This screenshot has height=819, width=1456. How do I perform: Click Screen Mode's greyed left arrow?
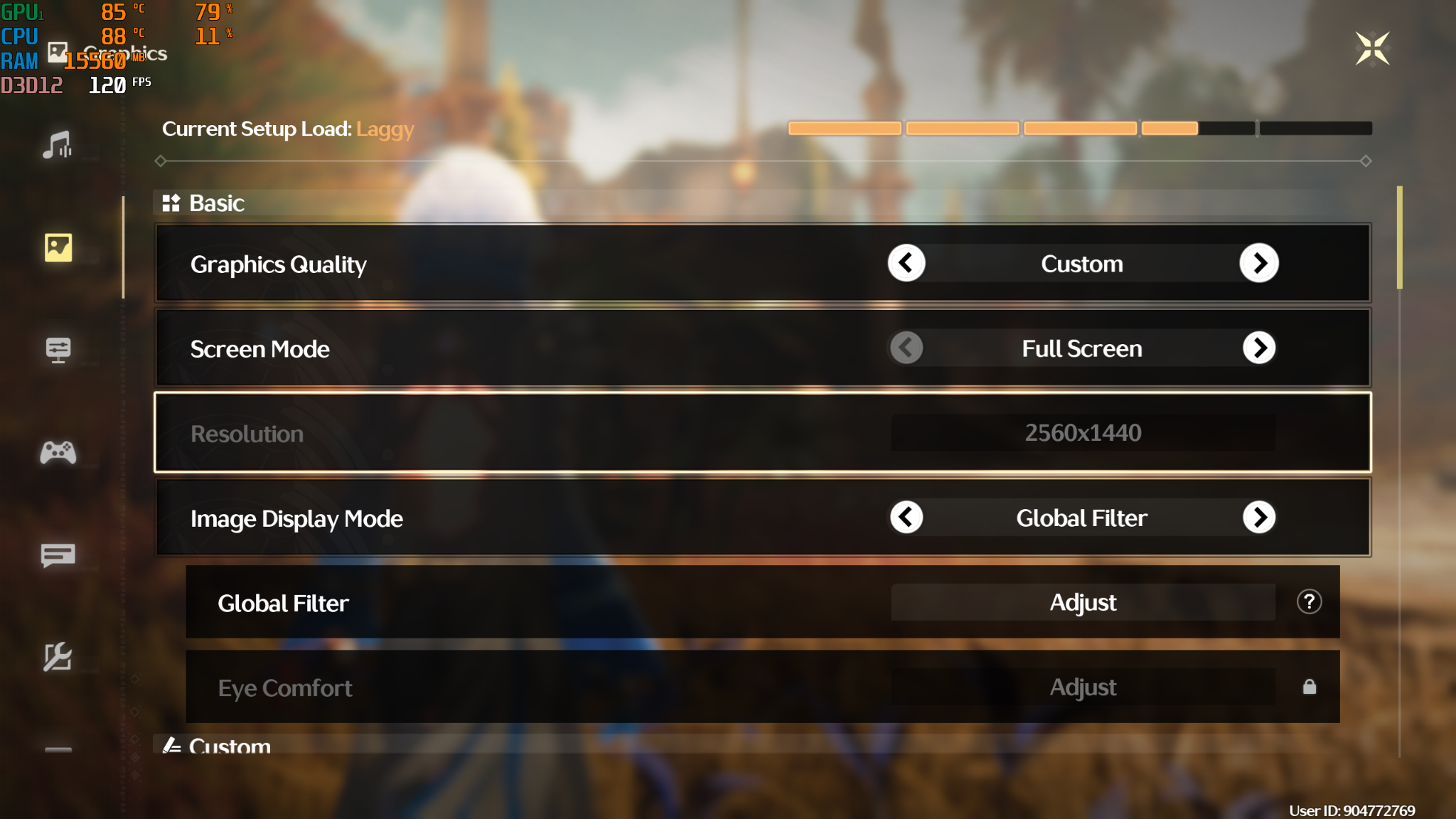click(x=906, y=348)
